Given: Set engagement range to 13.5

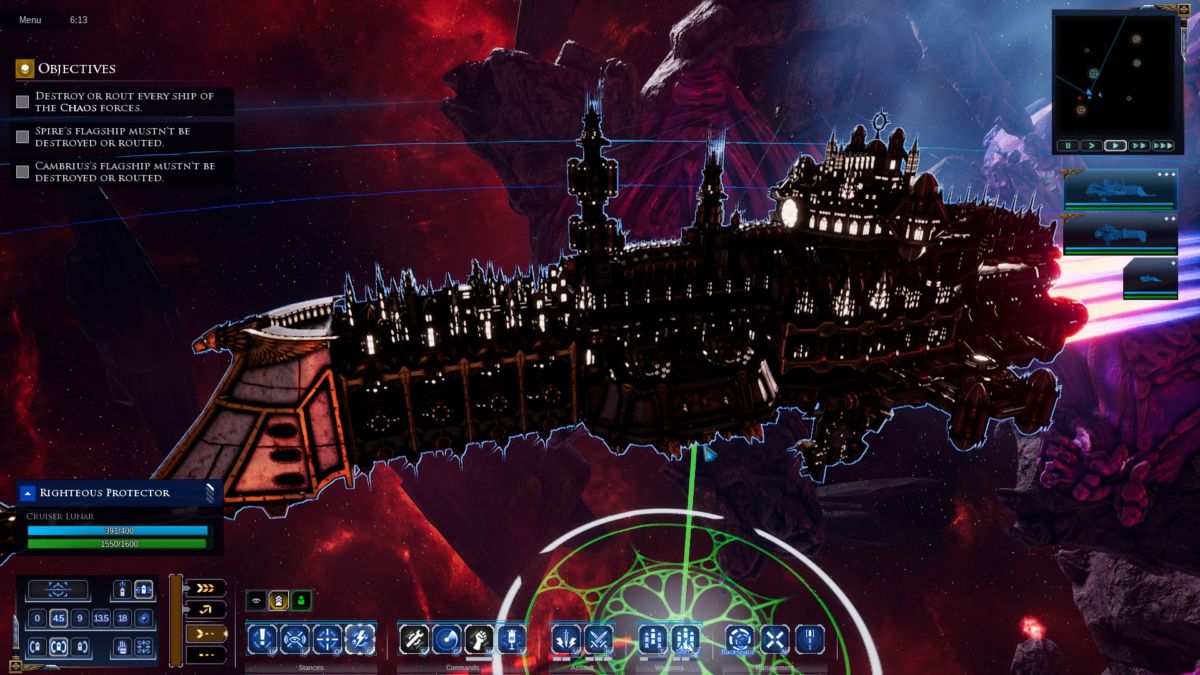Looking at the screenshot, I should 101,618.
